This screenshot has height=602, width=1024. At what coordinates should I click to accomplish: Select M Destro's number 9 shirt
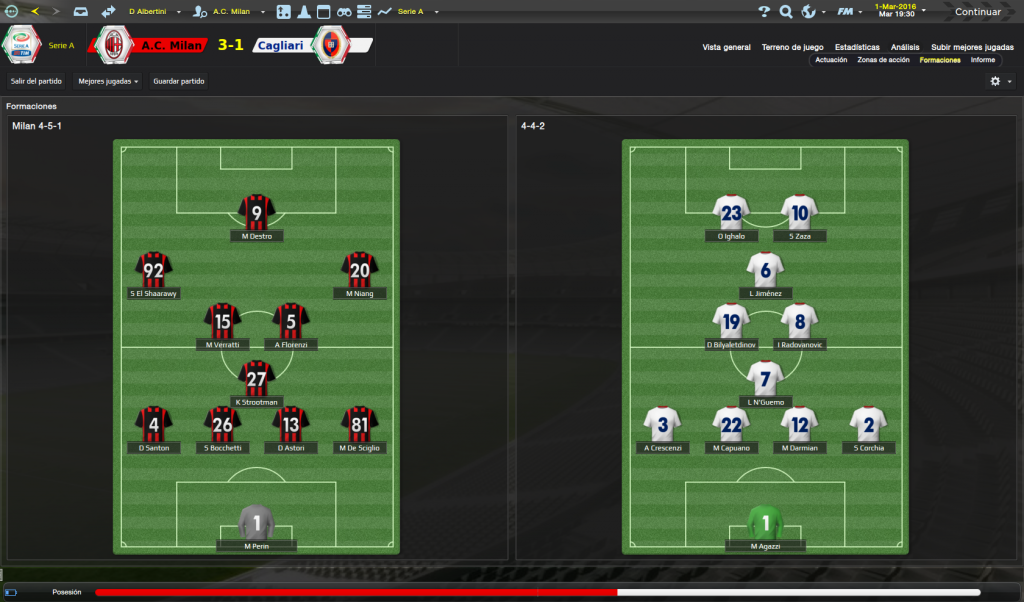tap(257, 212)
